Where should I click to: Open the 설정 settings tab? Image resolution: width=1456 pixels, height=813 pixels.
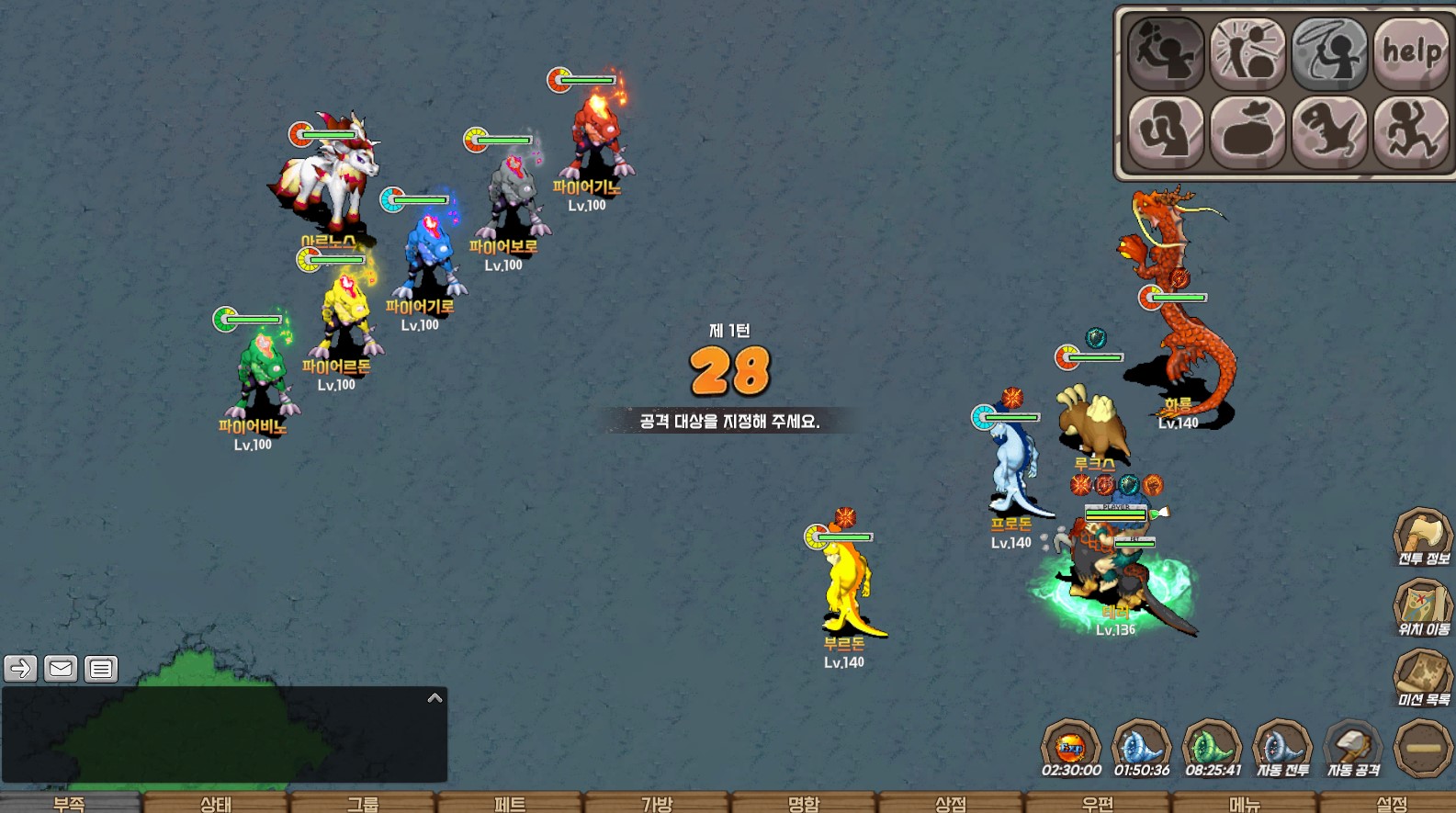coord(1392,804)
